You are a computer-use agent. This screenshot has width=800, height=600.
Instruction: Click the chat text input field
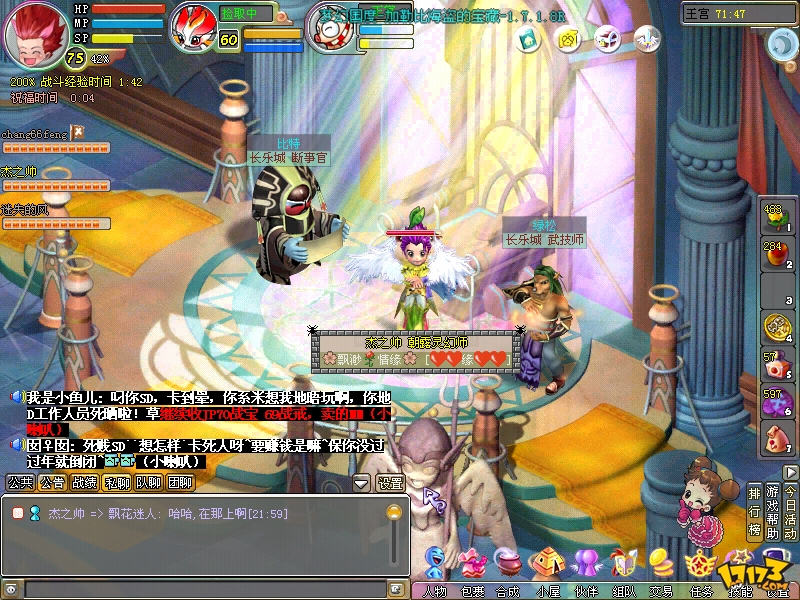click(200, 590)
